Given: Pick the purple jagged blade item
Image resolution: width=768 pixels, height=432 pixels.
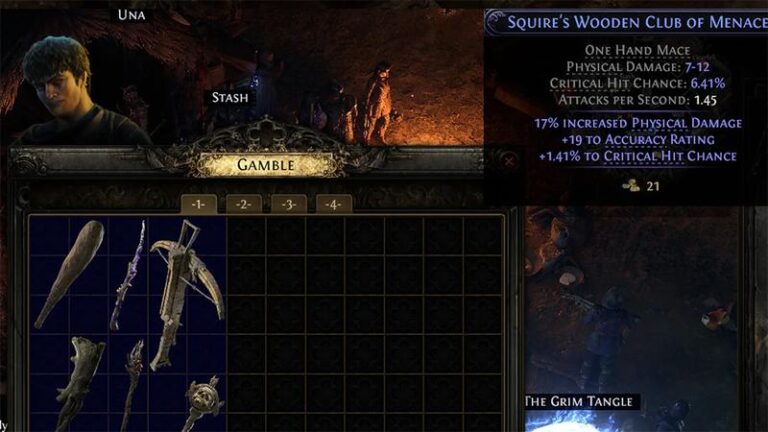Looking at the screenshot, I should (x=128, y=275).
